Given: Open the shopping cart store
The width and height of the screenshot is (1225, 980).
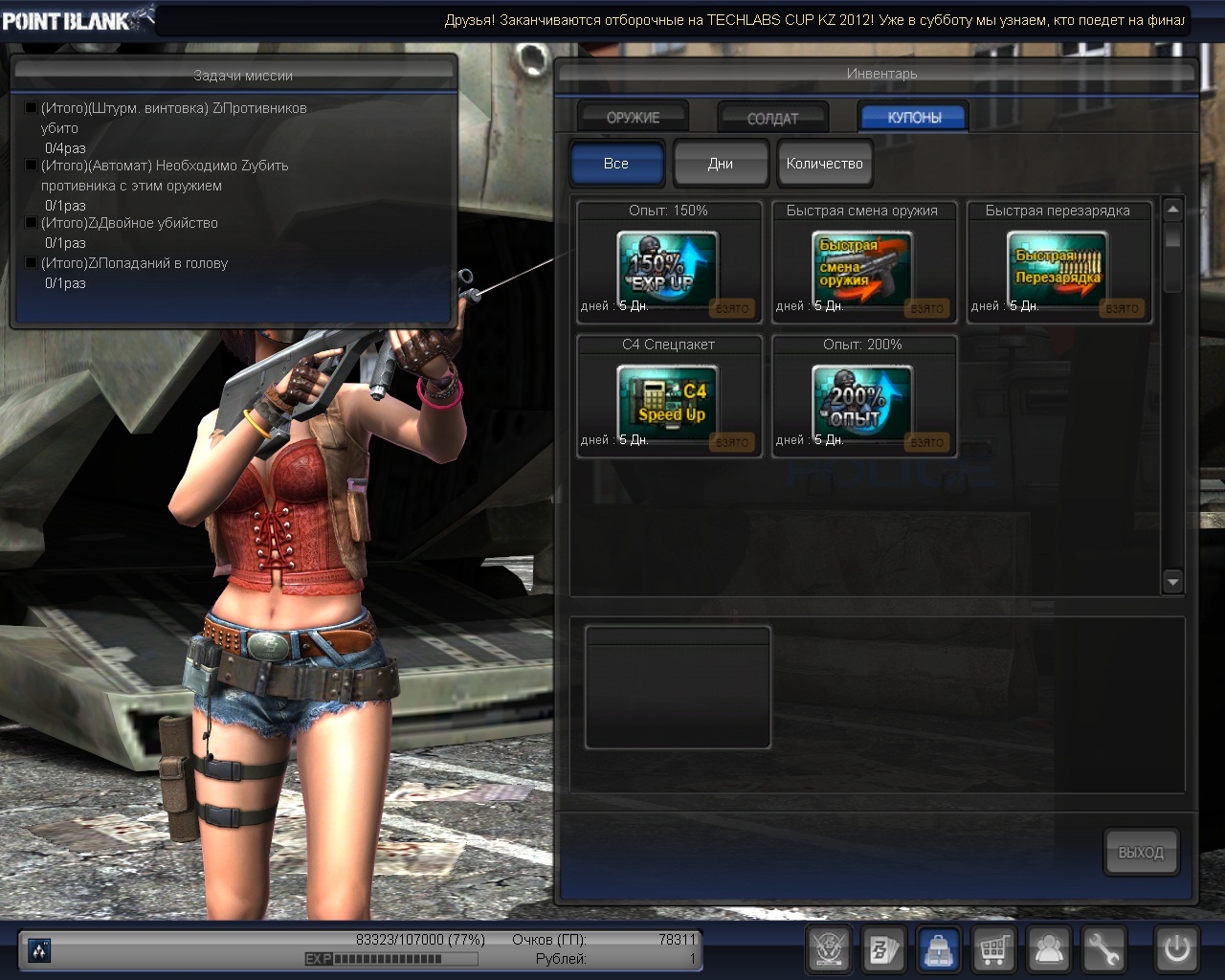Looking at the screenshot, I should [x=993, y=949].
